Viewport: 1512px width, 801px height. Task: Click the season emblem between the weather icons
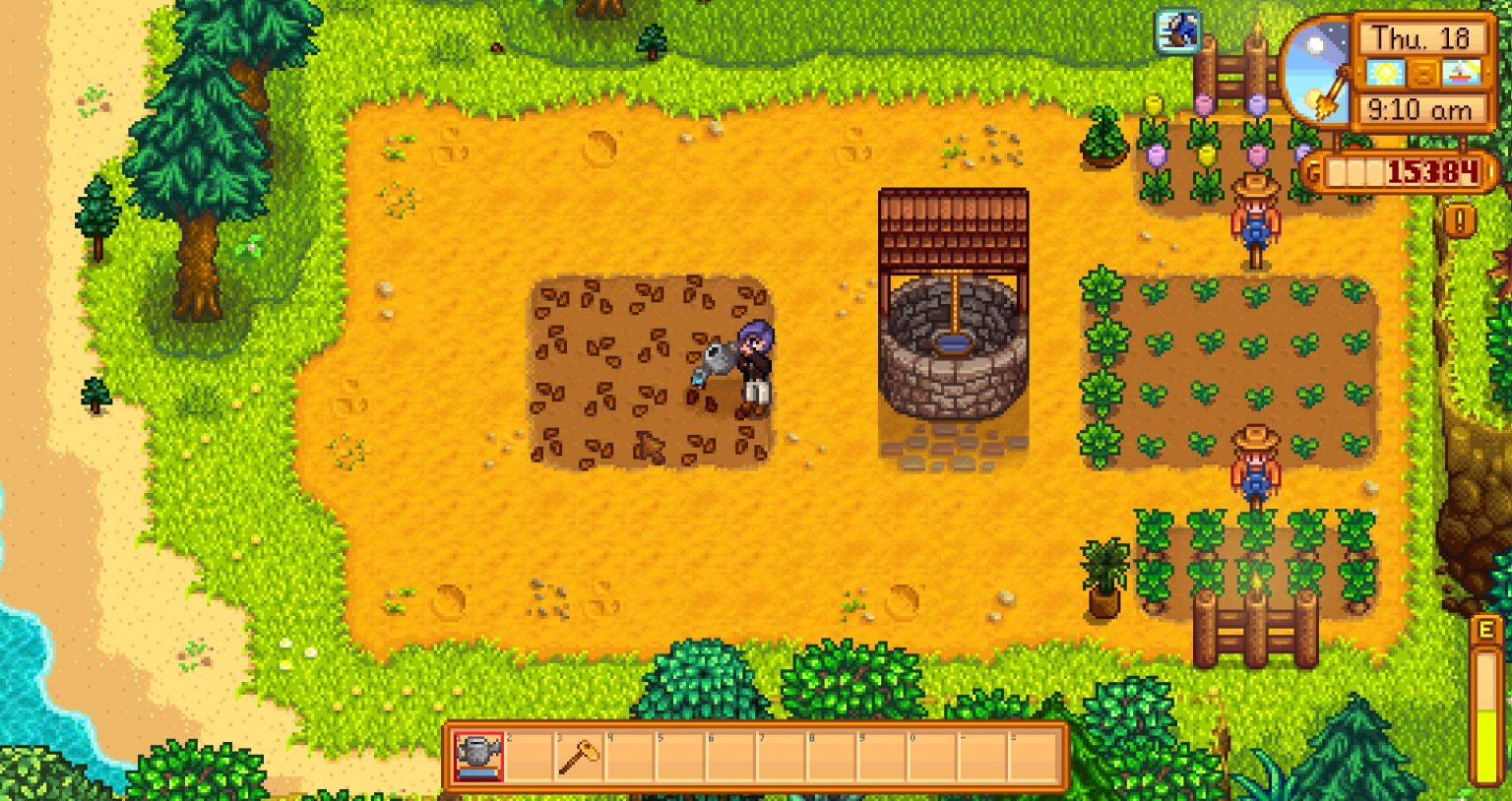click(1421, 74)
